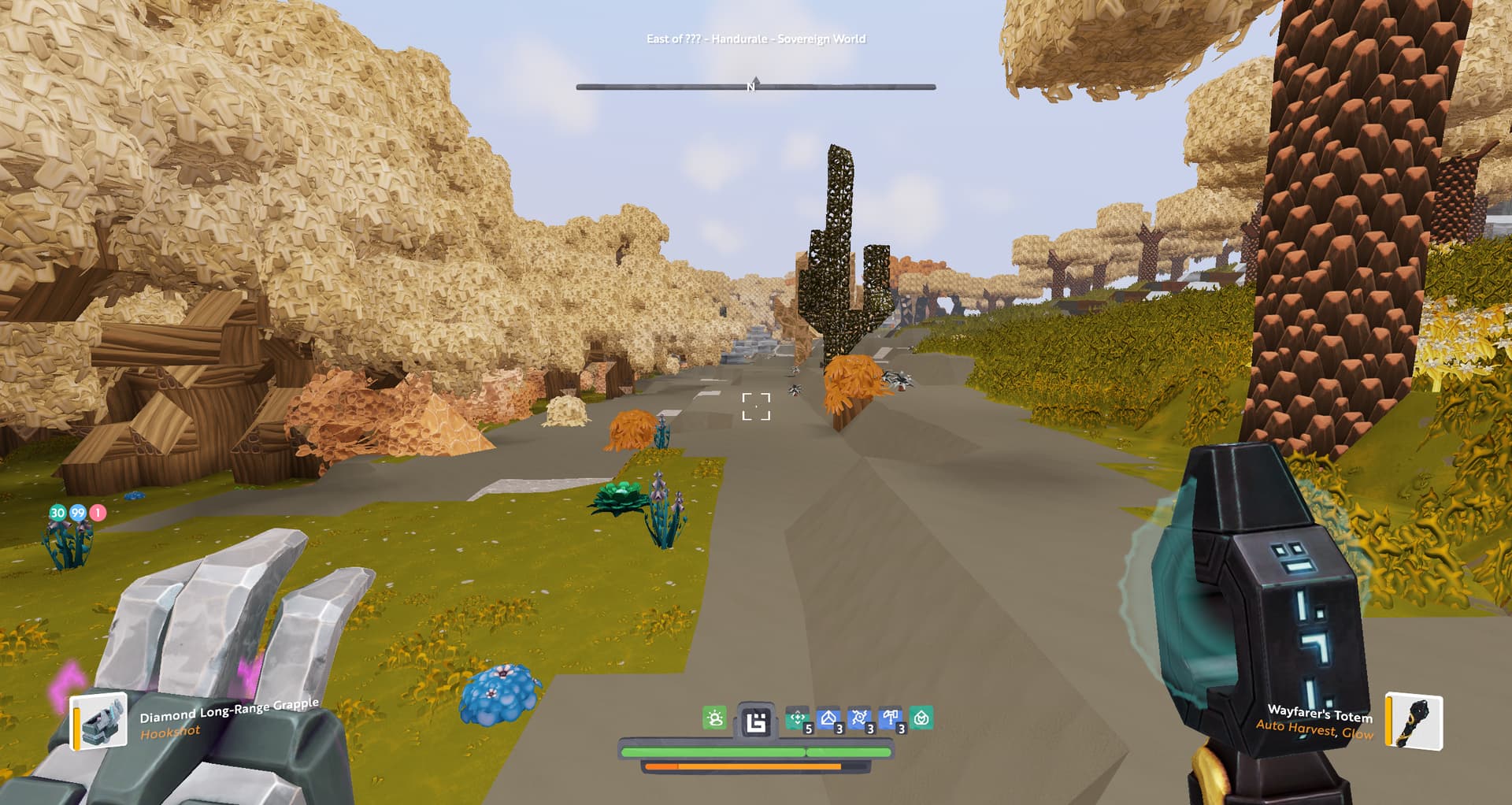Viewport: 1512px width, 805px height.
Task: Click the compass bar north marker
Action: coord(753,86)
